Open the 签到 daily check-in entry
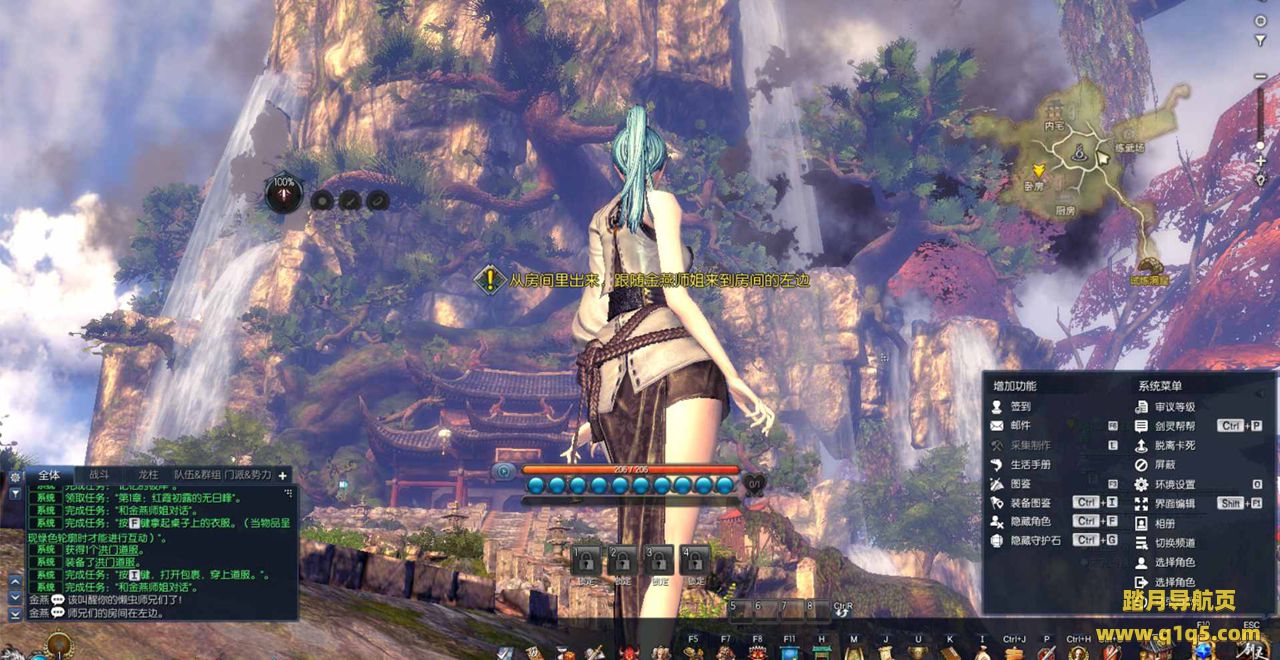This screenshot has width=1280, height=660. (x=1019, y=407)
